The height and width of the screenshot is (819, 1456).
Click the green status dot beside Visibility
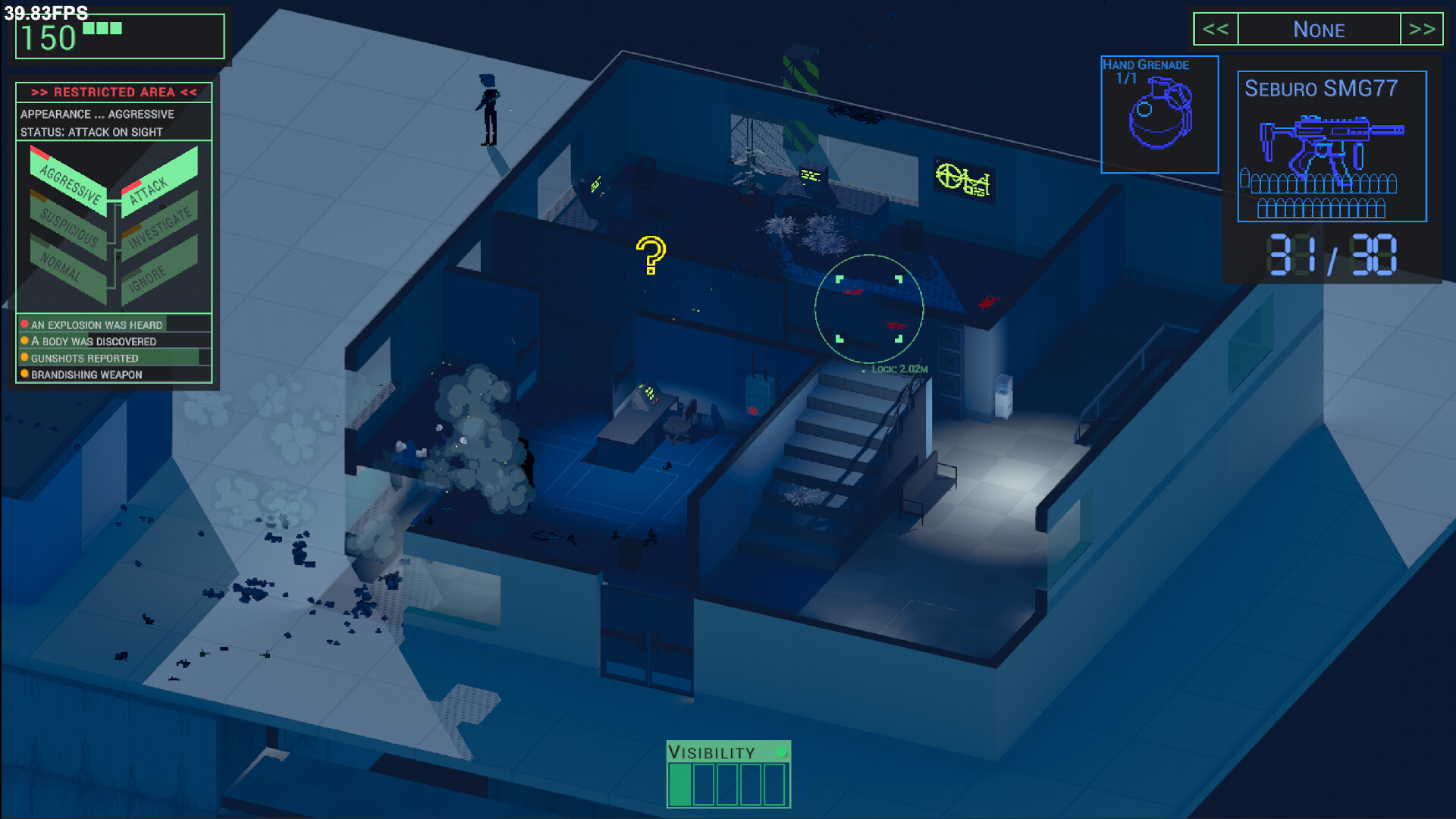click(782, 752)
